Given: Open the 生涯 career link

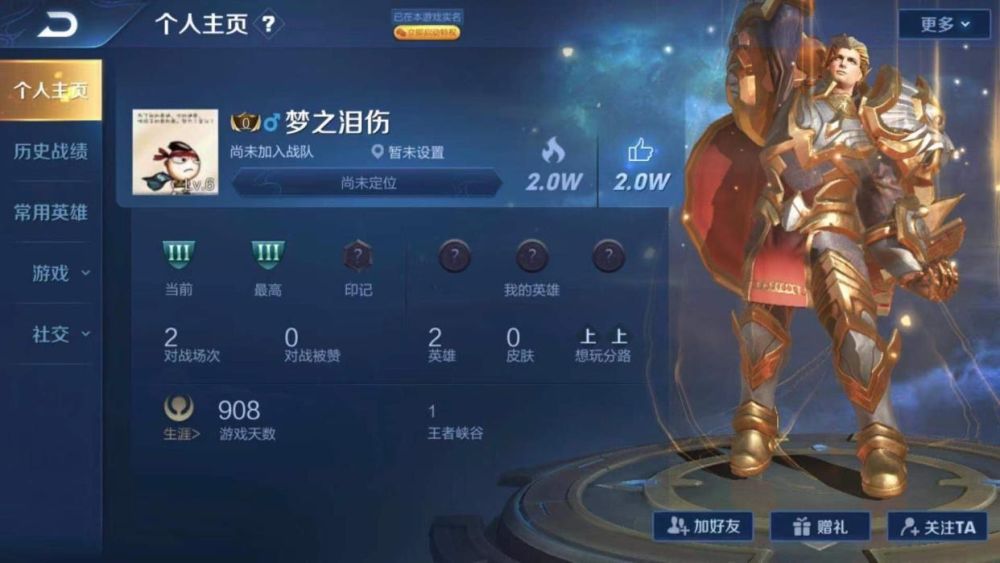Looking at the screenshot, I should pos(181,418).
